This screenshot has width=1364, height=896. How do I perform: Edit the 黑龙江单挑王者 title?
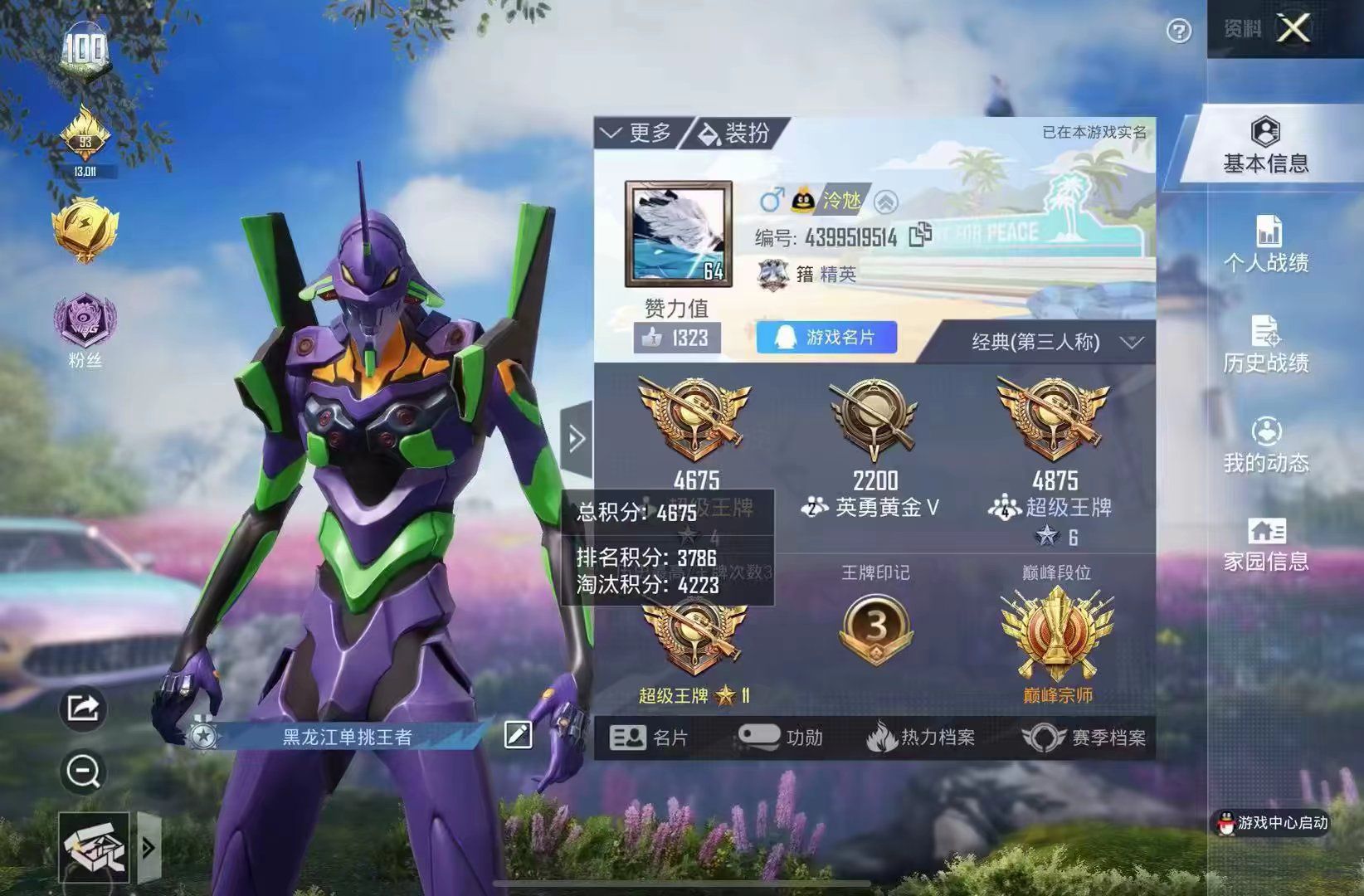coord(518,734)
